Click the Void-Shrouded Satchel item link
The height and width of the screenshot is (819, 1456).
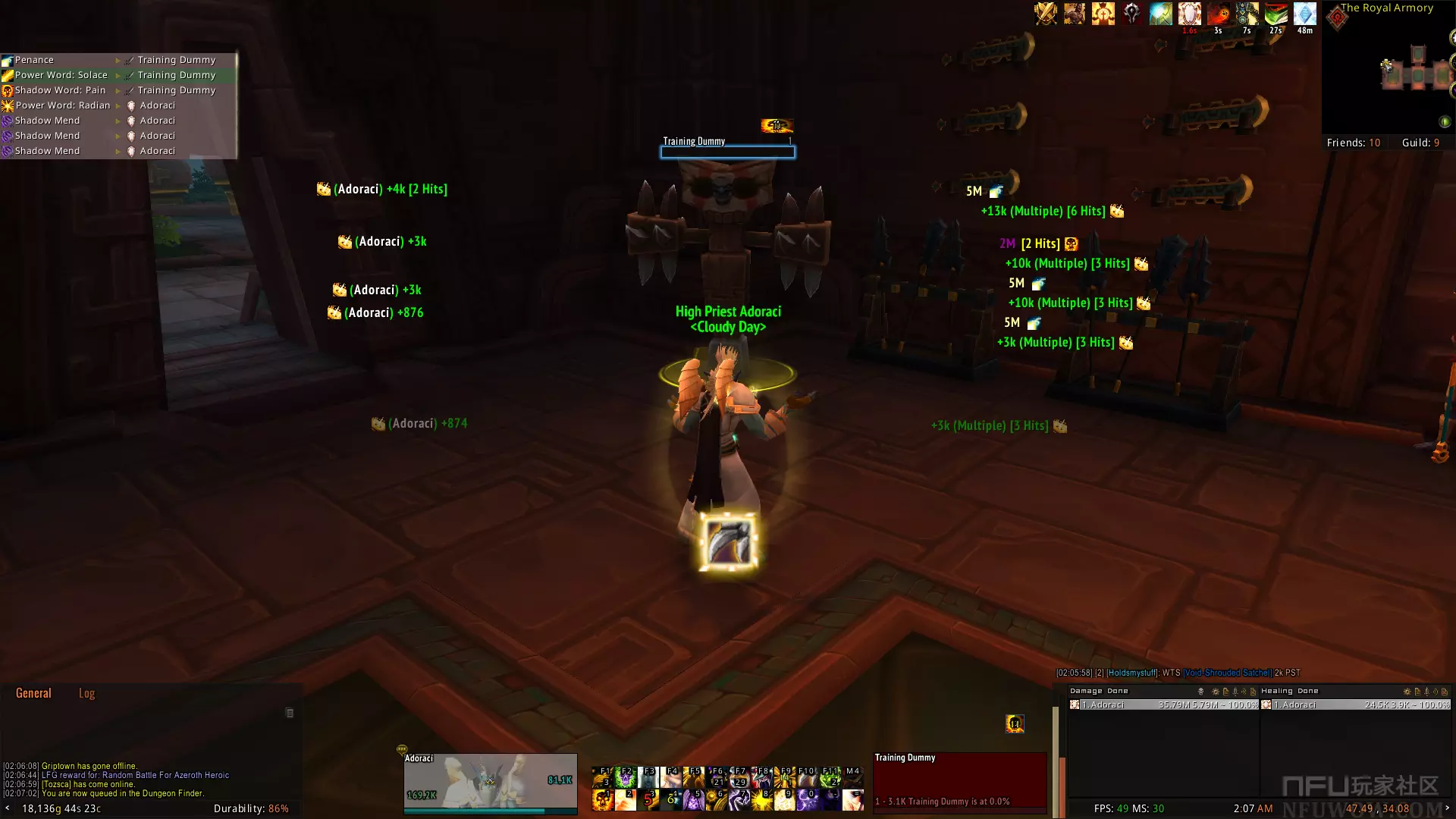tap(1226, 673)
